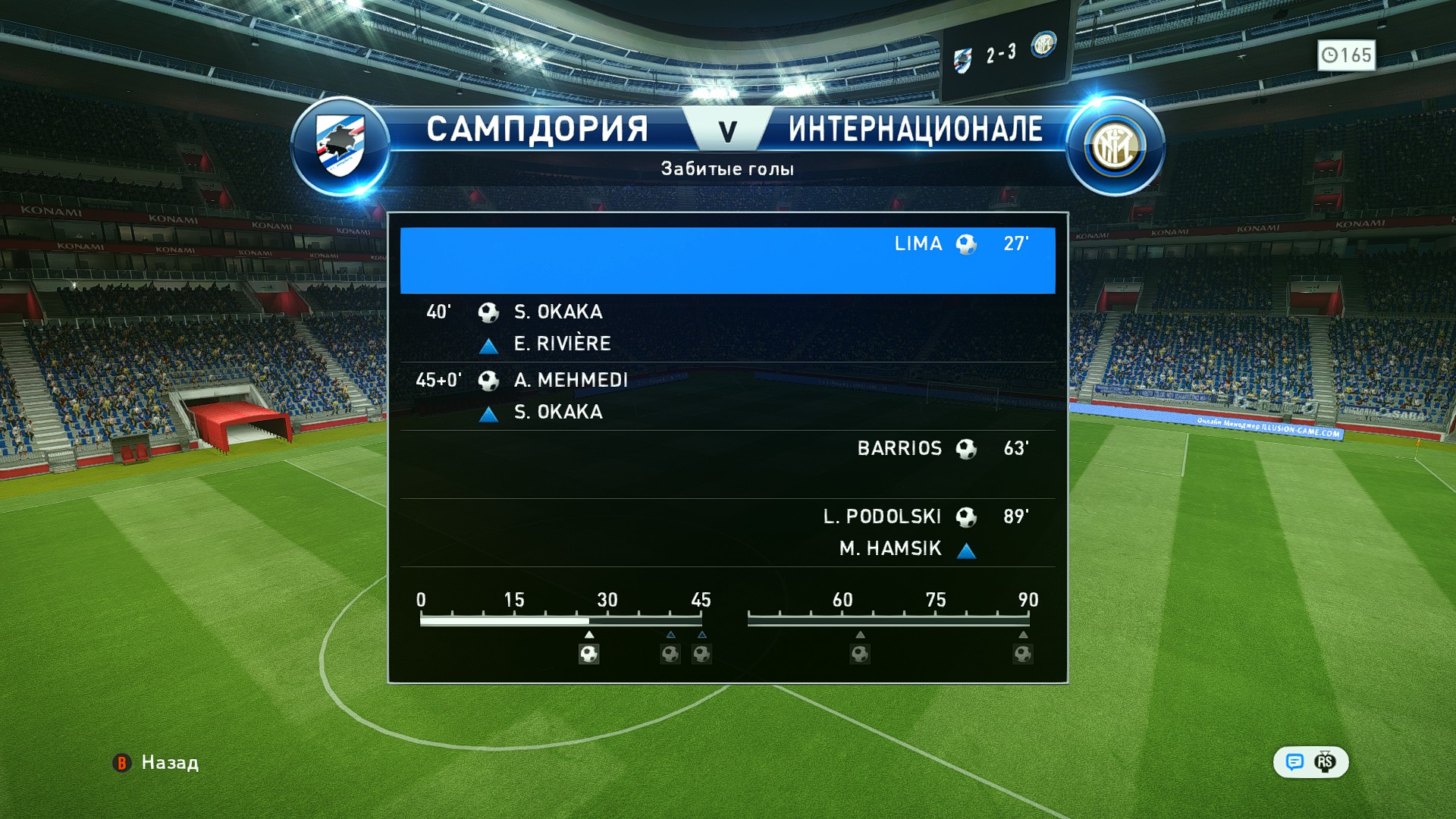Open the chat bubble icon
1456x819 pixels.
(1294, 762)
